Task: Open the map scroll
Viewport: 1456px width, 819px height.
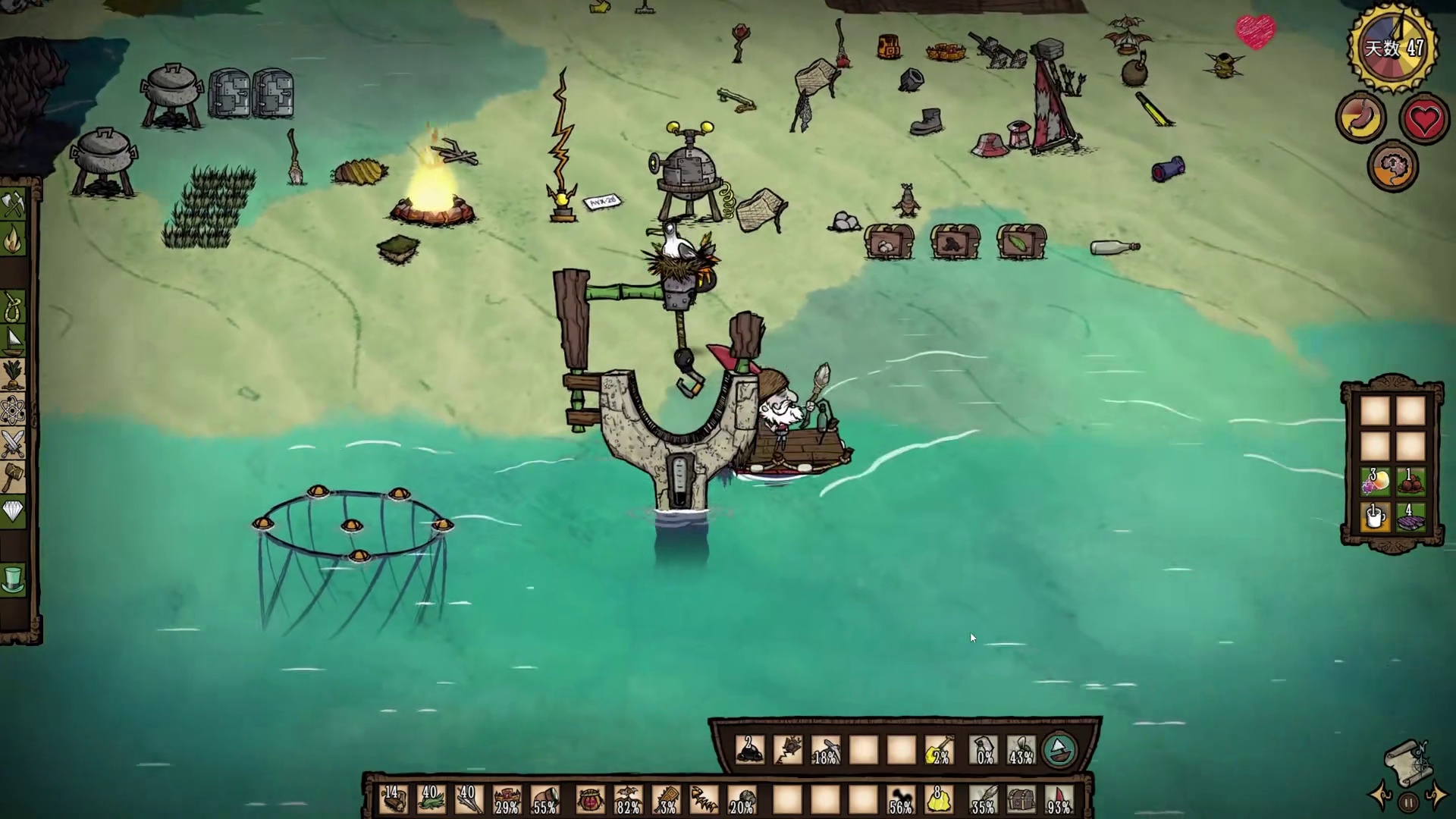Action: tap(1407, 762)
